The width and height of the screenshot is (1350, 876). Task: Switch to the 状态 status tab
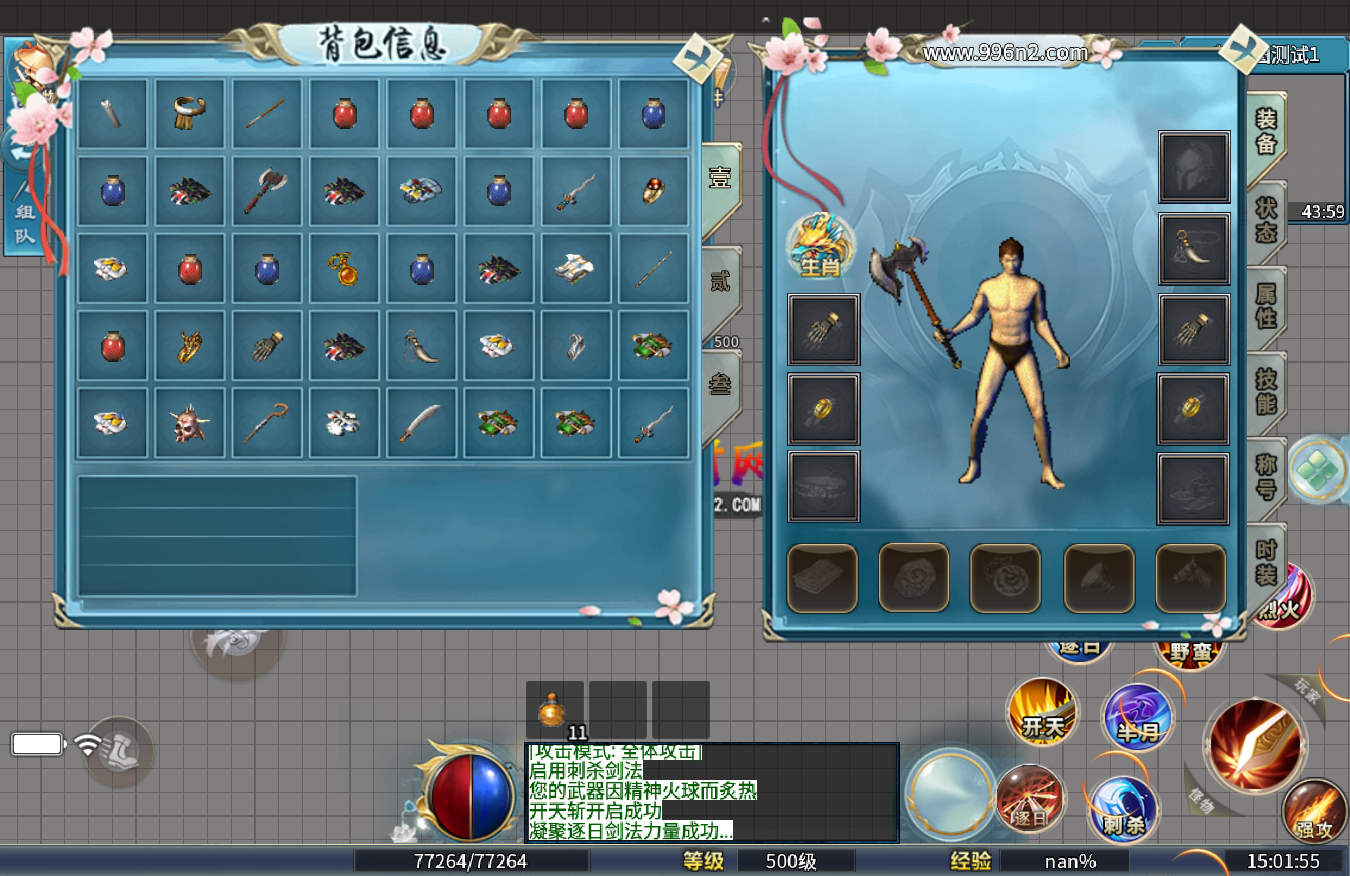[x=1266, y=220]
